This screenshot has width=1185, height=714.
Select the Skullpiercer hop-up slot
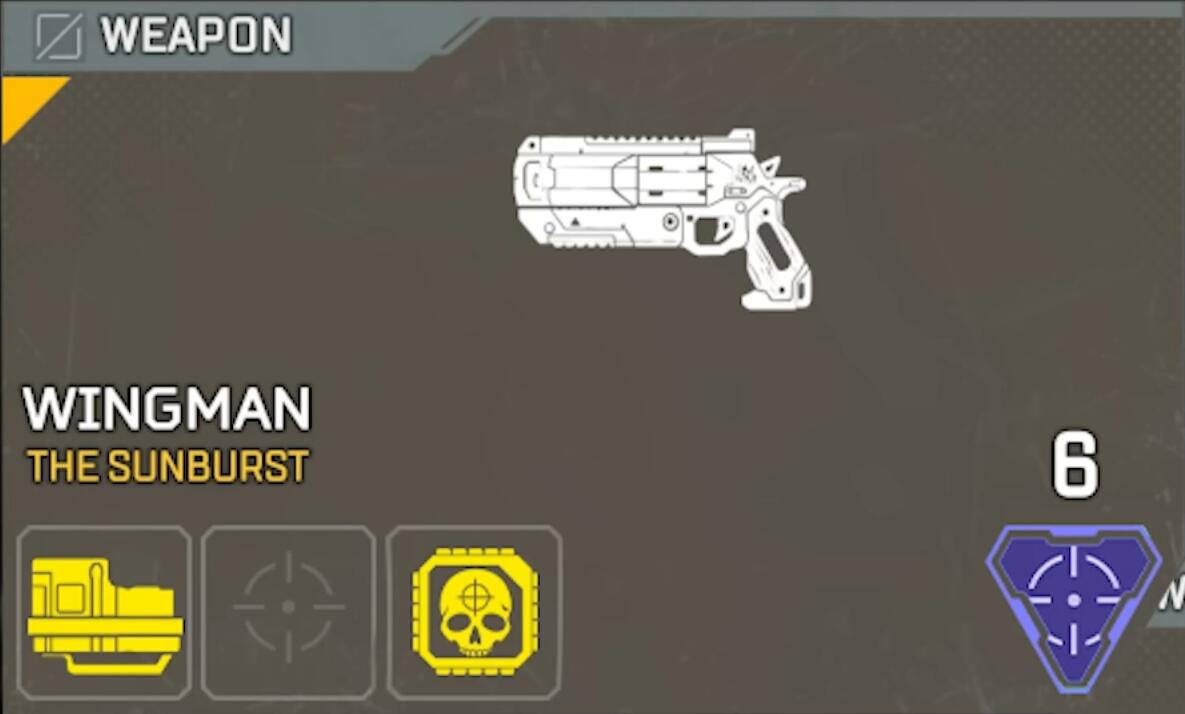[474, 612]
